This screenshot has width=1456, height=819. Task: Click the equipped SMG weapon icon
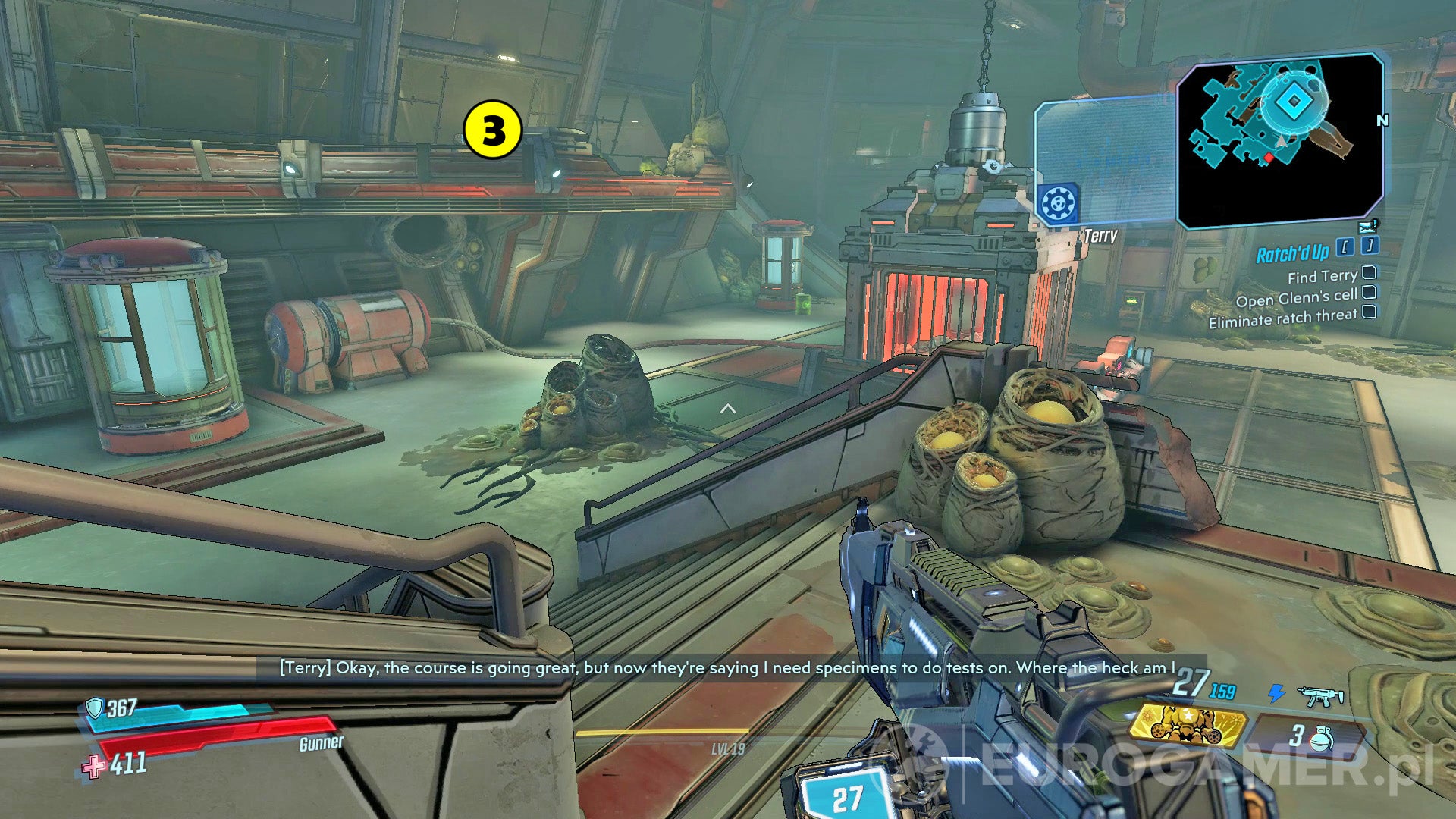1319,695
